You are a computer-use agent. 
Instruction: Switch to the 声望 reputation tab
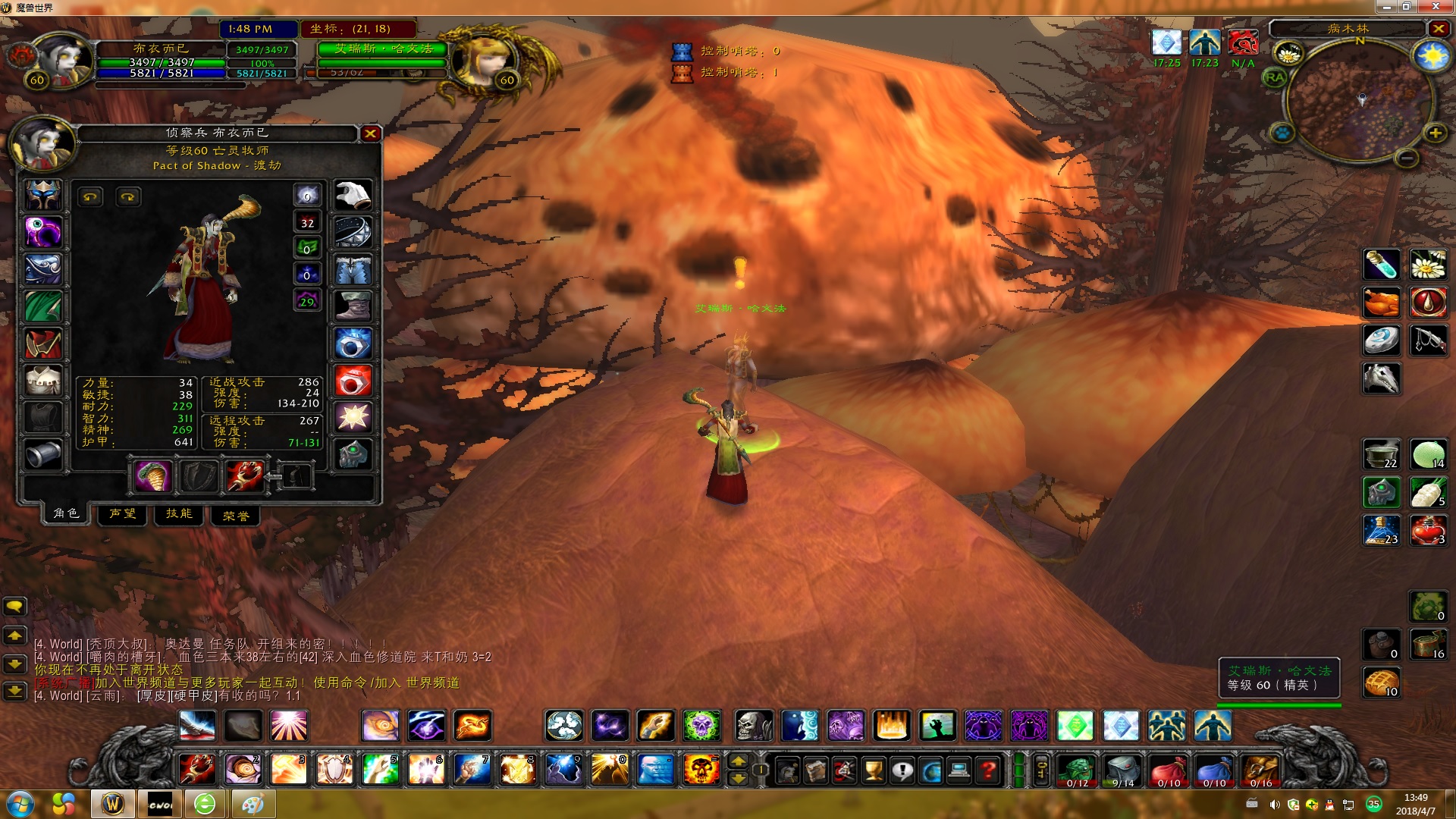point(122,514)
